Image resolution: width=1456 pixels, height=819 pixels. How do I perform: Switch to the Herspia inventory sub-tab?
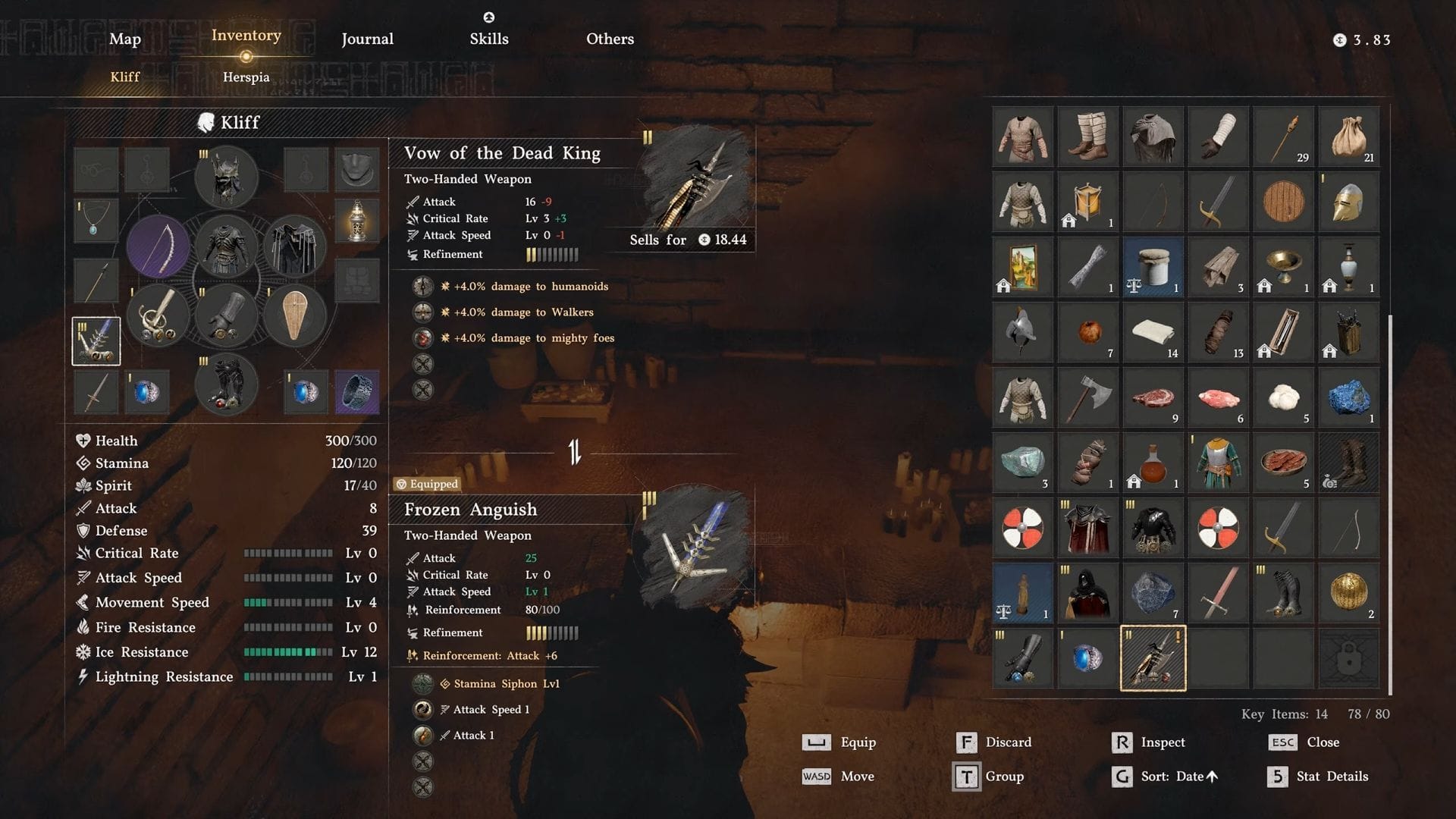(246, 77)
